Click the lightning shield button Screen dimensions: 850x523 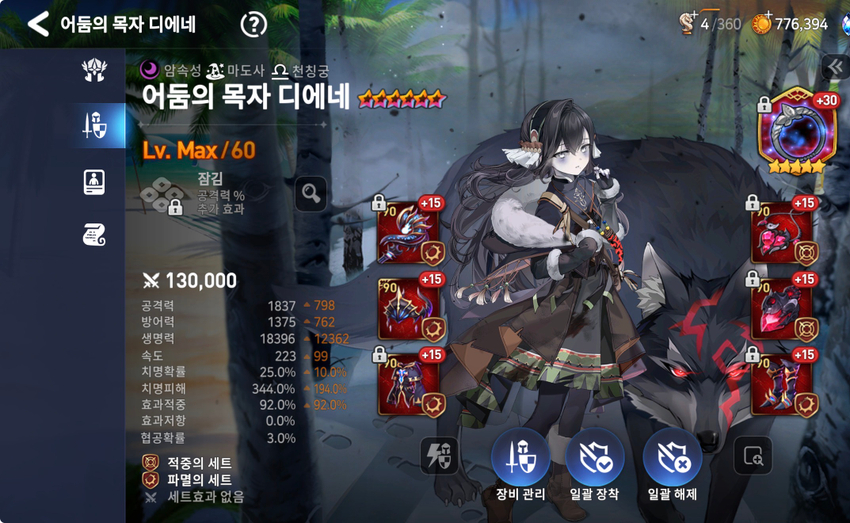(x=441, y=456)
